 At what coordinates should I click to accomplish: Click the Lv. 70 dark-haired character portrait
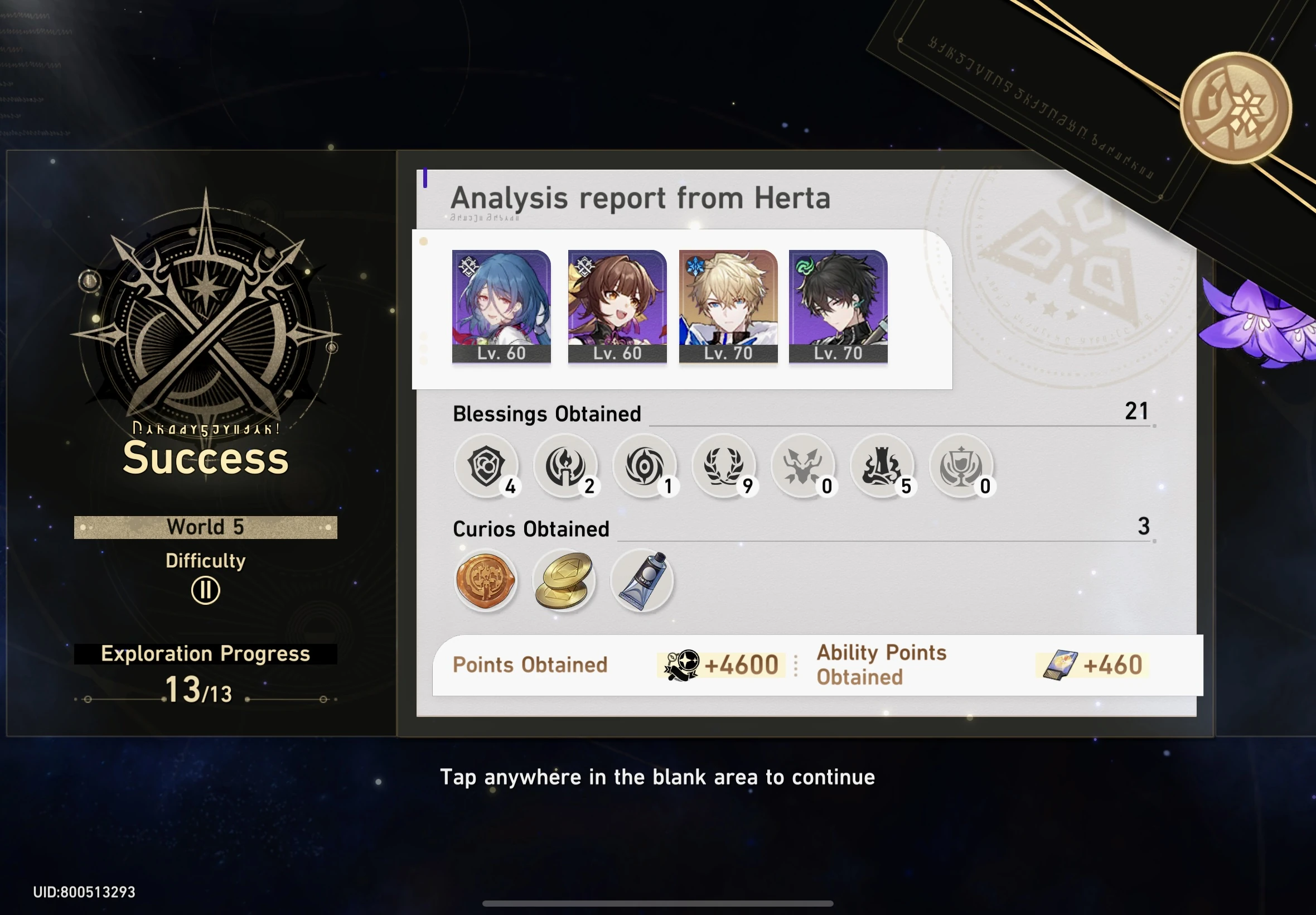(838, 304)
